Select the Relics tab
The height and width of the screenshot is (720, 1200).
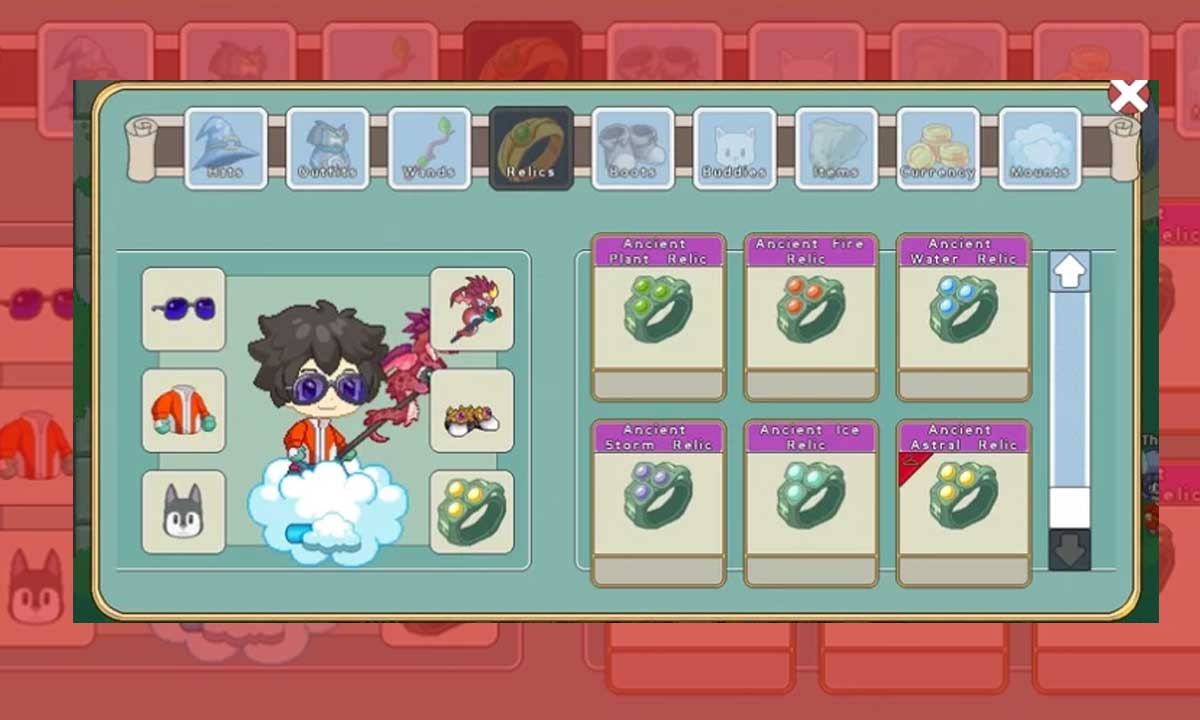531,148
